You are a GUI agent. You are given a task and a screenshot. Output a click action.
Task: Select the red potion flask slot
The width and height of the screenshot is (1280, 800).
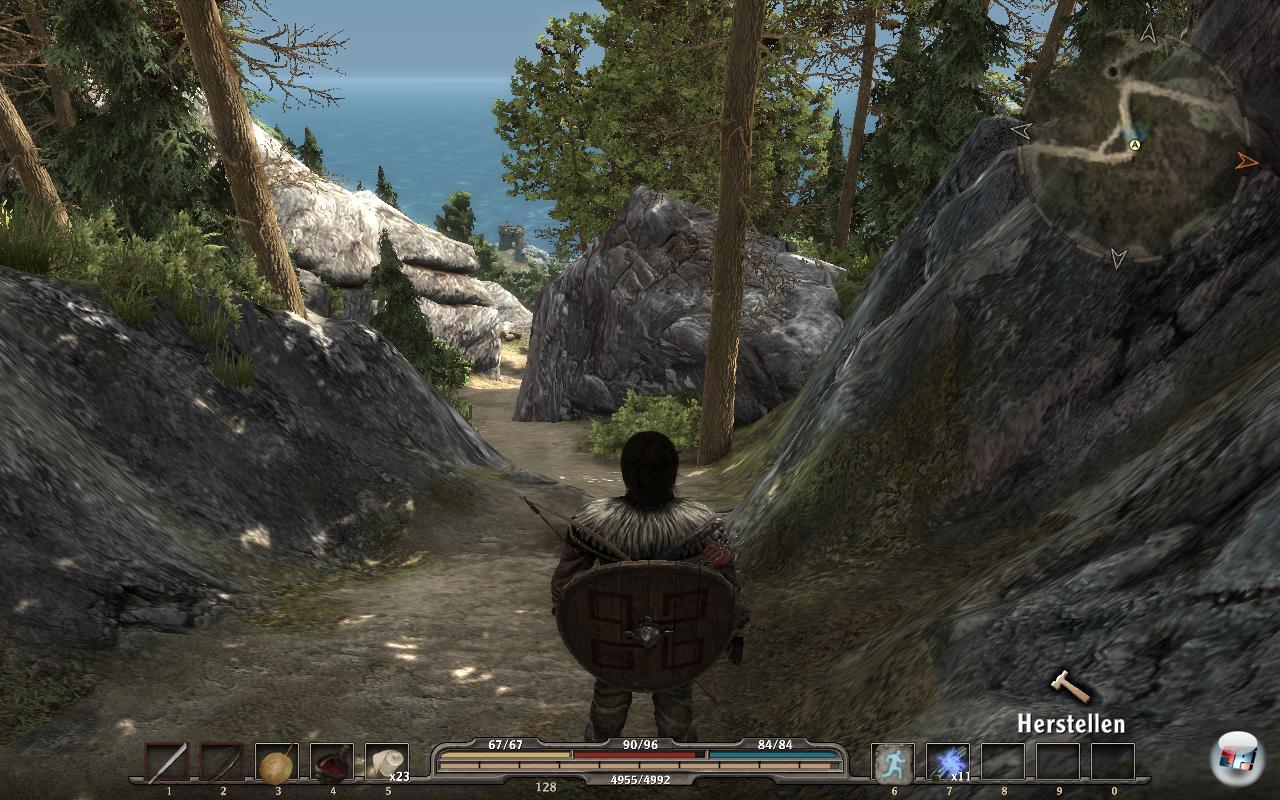332,763
